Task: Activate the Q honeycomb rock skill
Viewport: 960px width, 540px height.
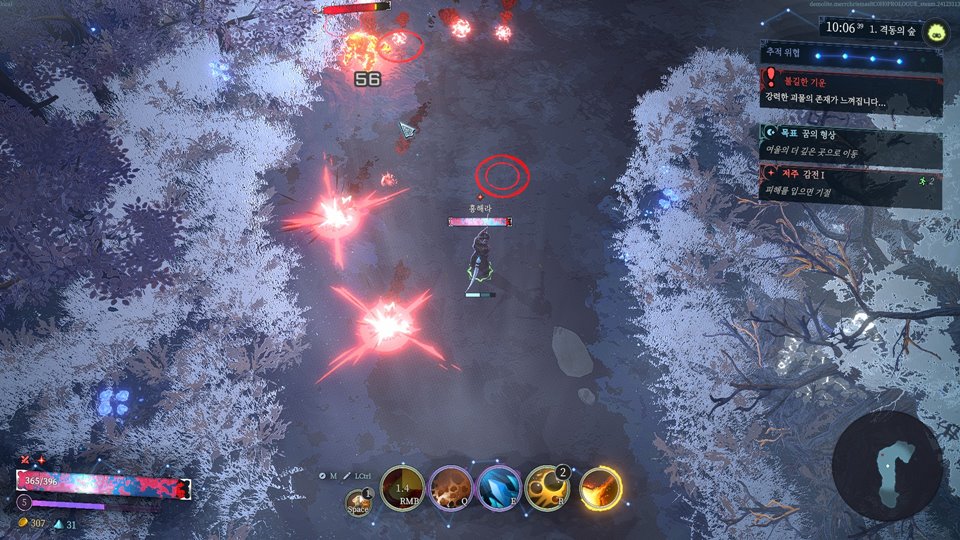Action: pos(450,488)
